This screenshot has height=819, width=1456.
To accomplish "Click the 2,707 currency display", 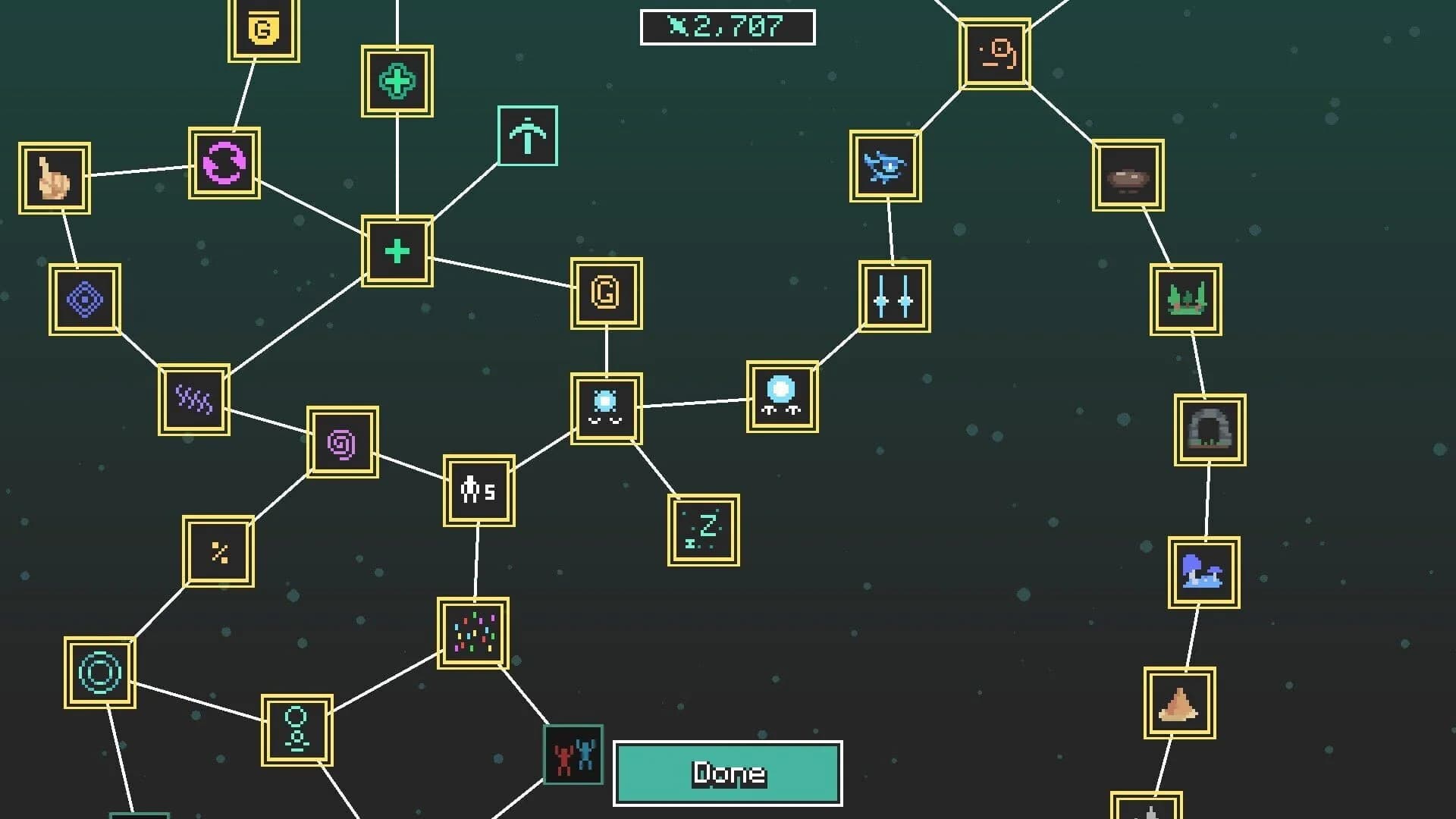I will (727, 25).
